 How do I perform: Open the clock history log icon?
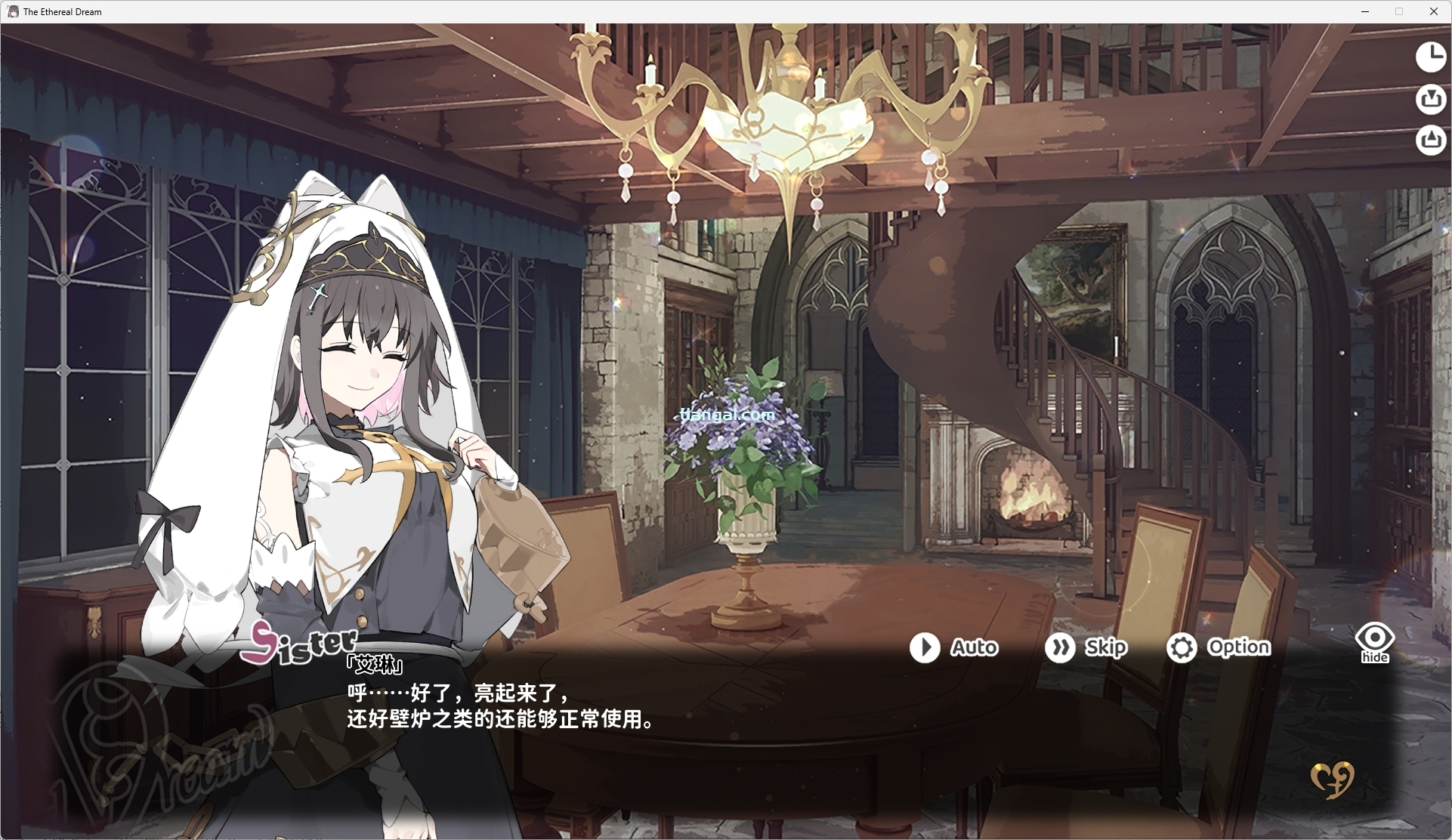1430,57
